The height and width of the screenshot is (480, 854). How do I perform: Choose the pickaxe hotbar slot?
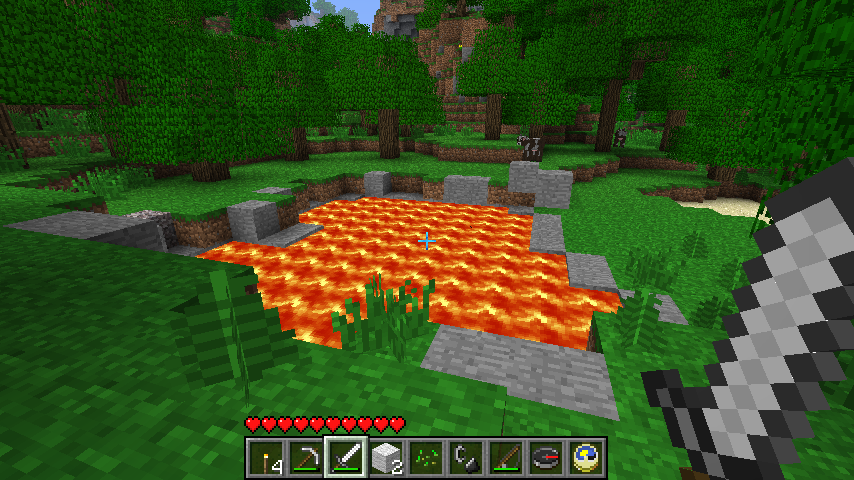point(305,457)
